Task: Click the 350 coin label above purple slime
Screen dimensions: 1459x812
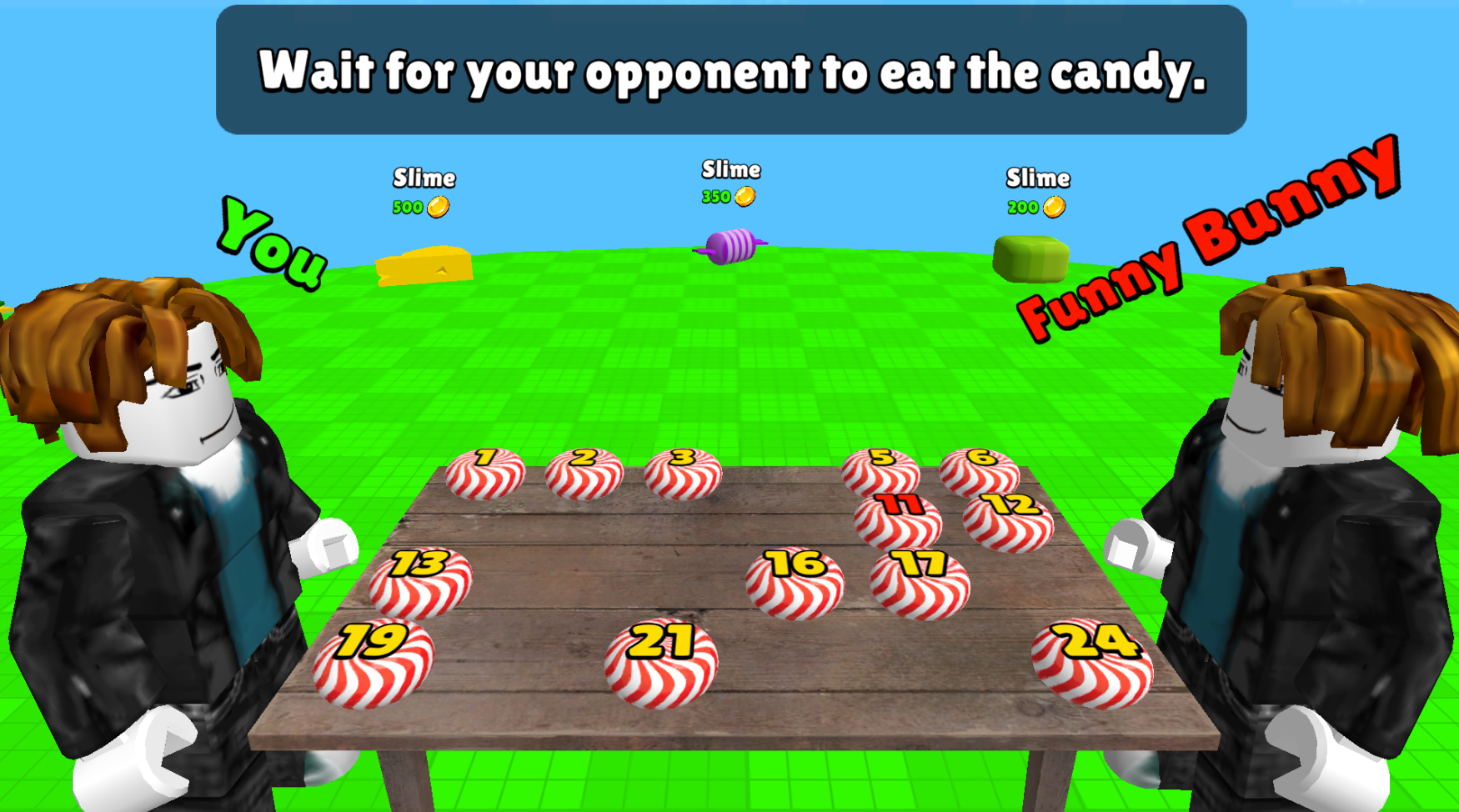Action: click(728, 195)
